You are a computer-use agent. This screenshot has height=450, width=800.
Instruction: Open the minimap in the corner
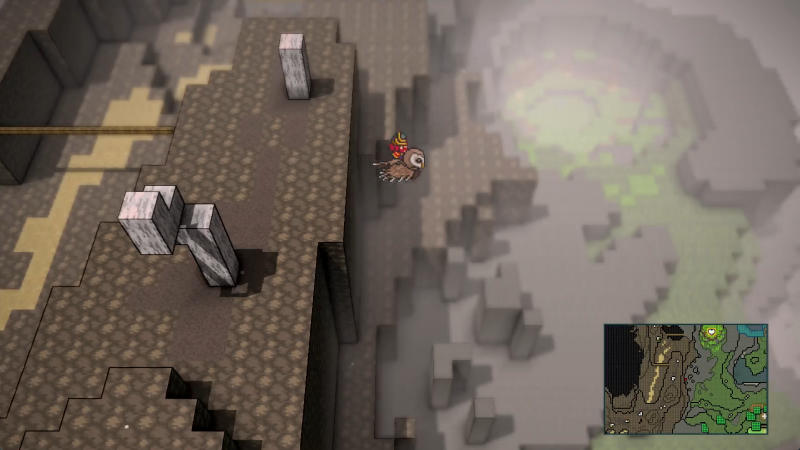tap(685, 378)
